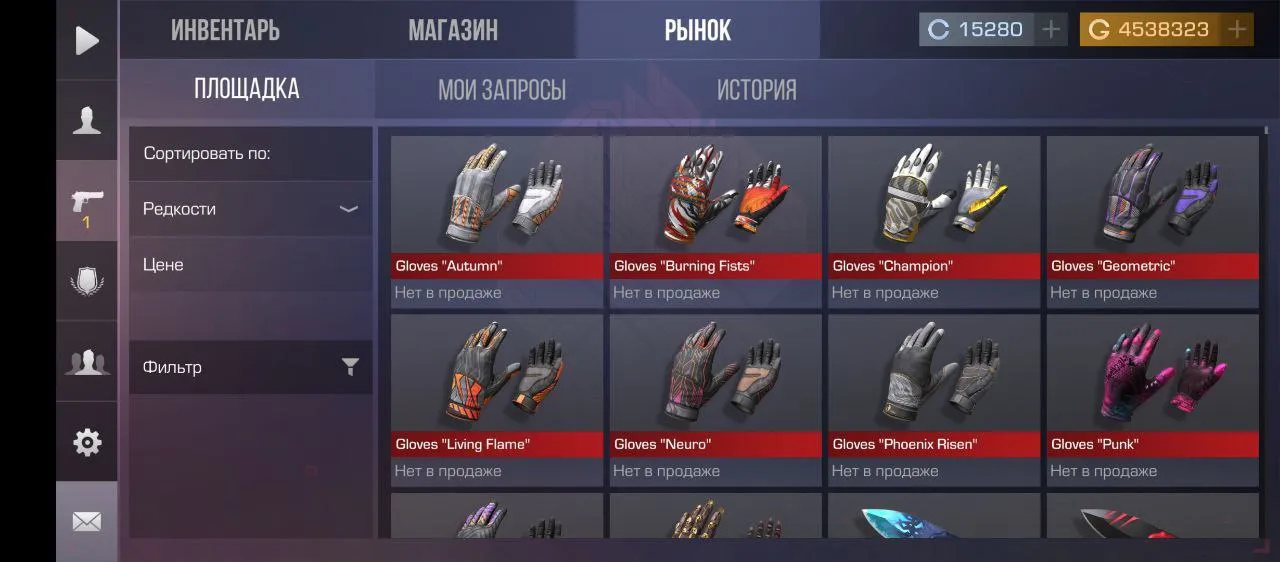This screenshot has height=562, width=1280.
Task: Sort market items by Цене
Action: [x=250, y=265]
